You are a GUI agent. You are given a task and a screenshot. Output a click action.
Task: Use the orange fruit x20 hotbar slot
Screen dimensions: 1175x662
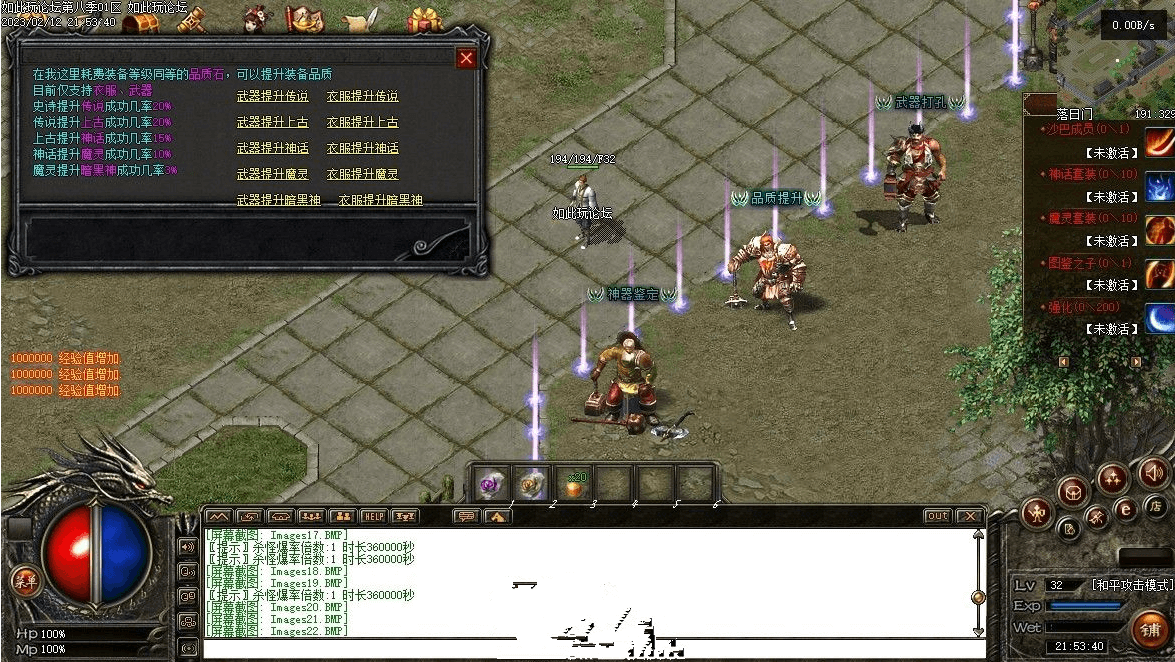pos(574,485)
